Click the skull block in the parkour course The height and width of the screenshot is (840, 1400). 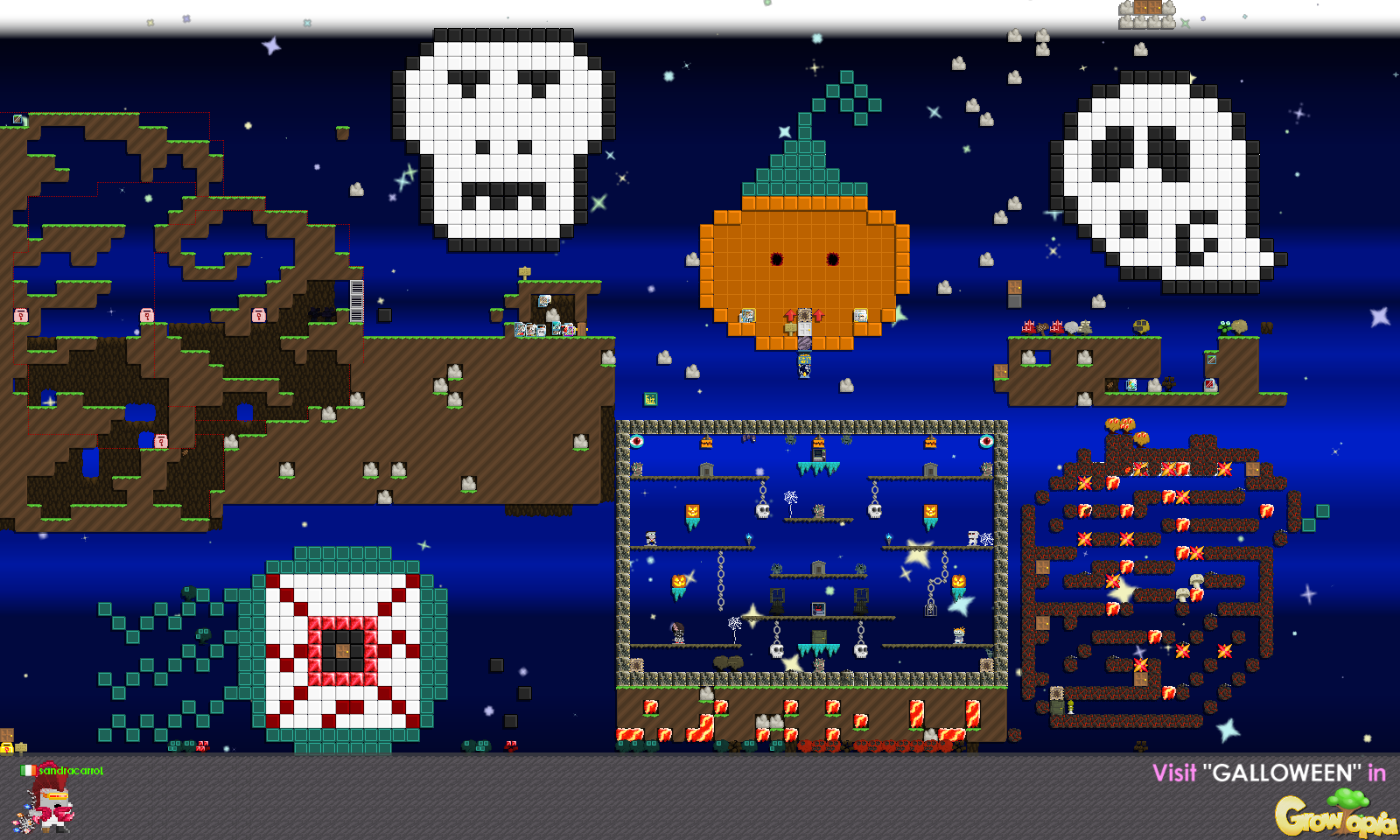762,509
